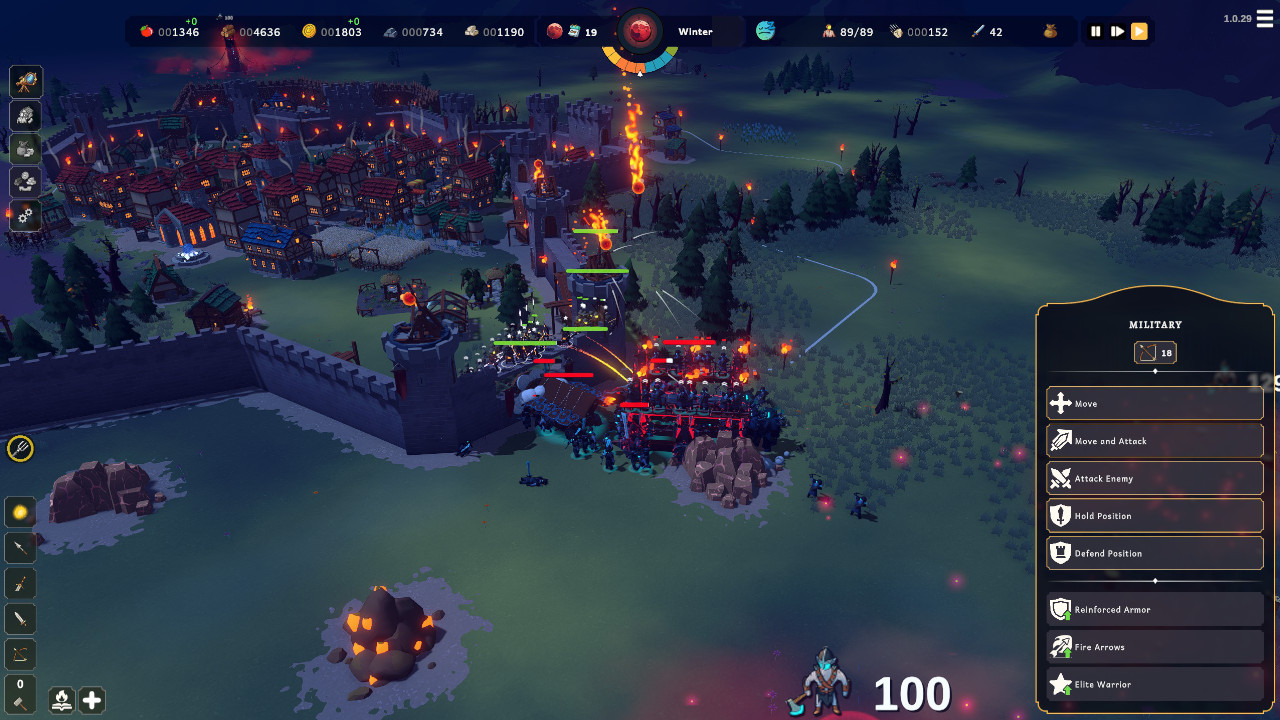The width and height of the screenshot is (1280, 720).
Task: Set the game to slow-step speed
Action: [1117, 32]
